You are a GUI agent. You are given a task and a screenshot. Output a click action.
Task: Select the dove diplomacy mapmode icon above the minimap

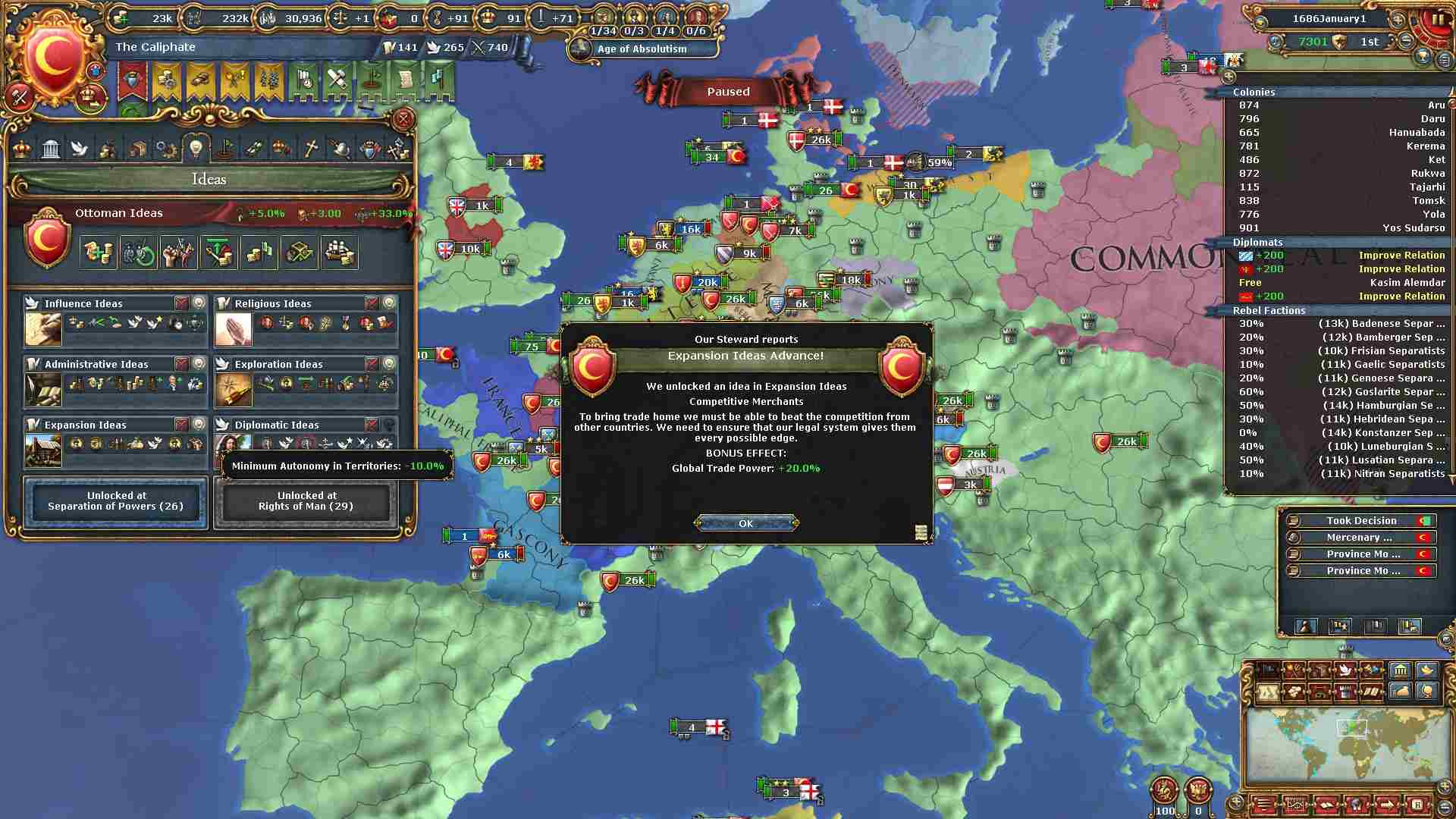coord(1344,670)
